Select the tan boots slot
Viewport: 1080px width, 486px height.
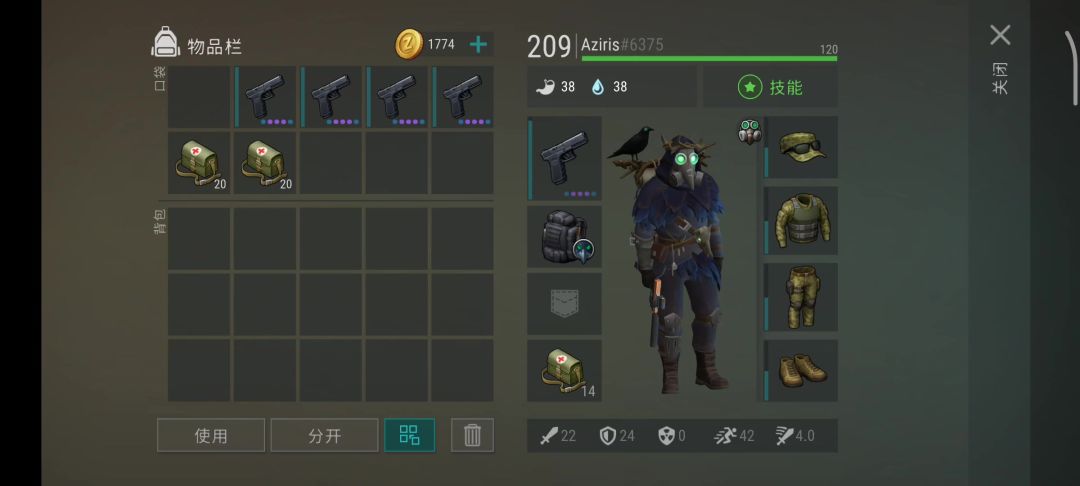click(x=801, y=370)
